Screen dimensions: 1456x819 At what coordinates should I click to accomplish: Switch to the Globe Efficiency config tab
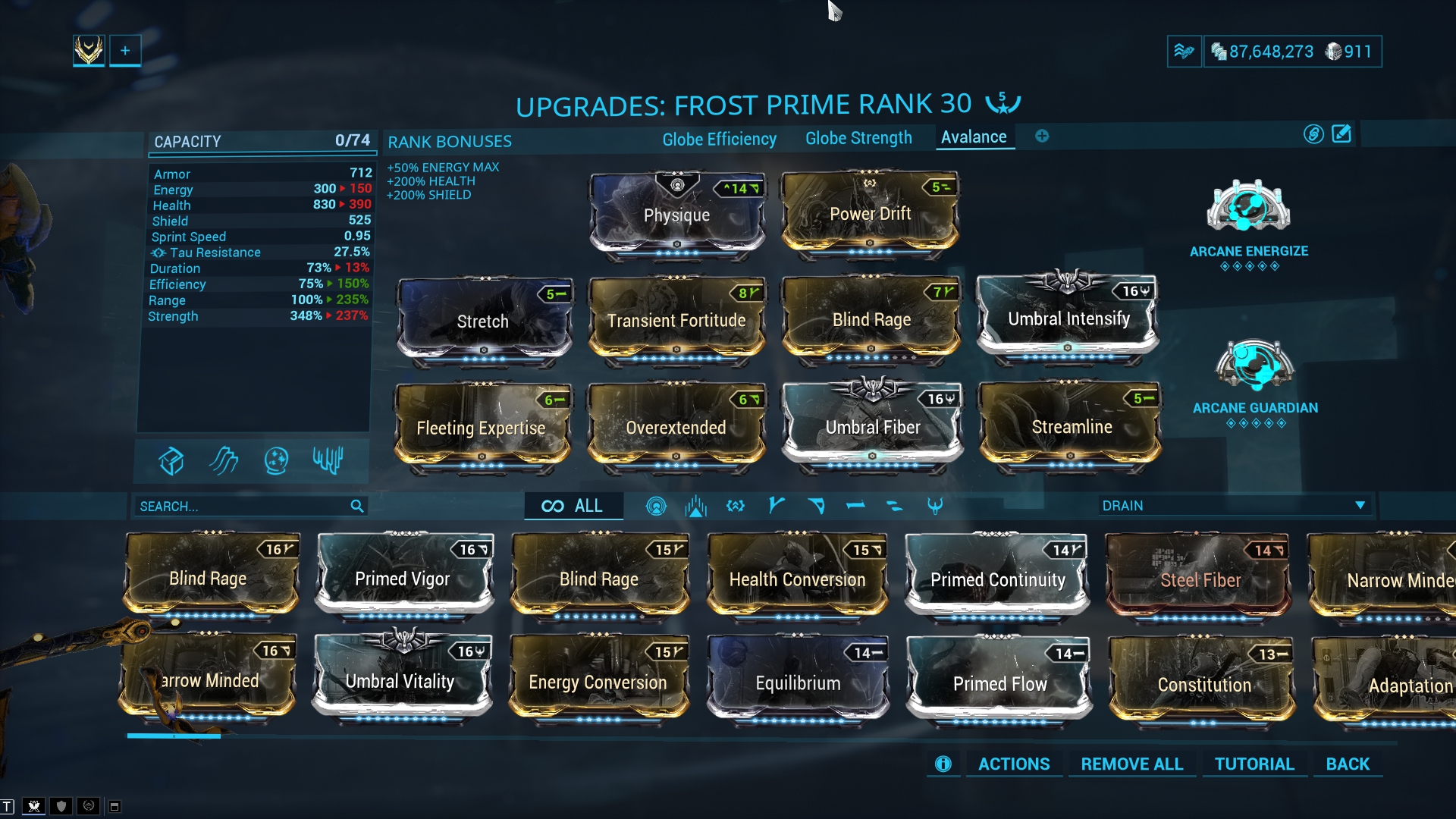[719, 139]
